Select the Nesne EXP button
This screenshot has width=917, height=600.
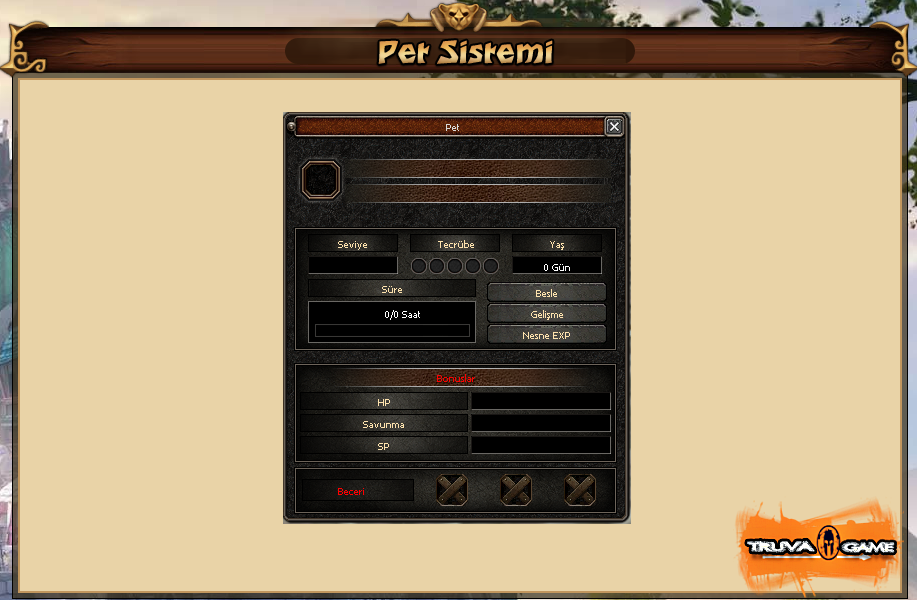(546, 335)
